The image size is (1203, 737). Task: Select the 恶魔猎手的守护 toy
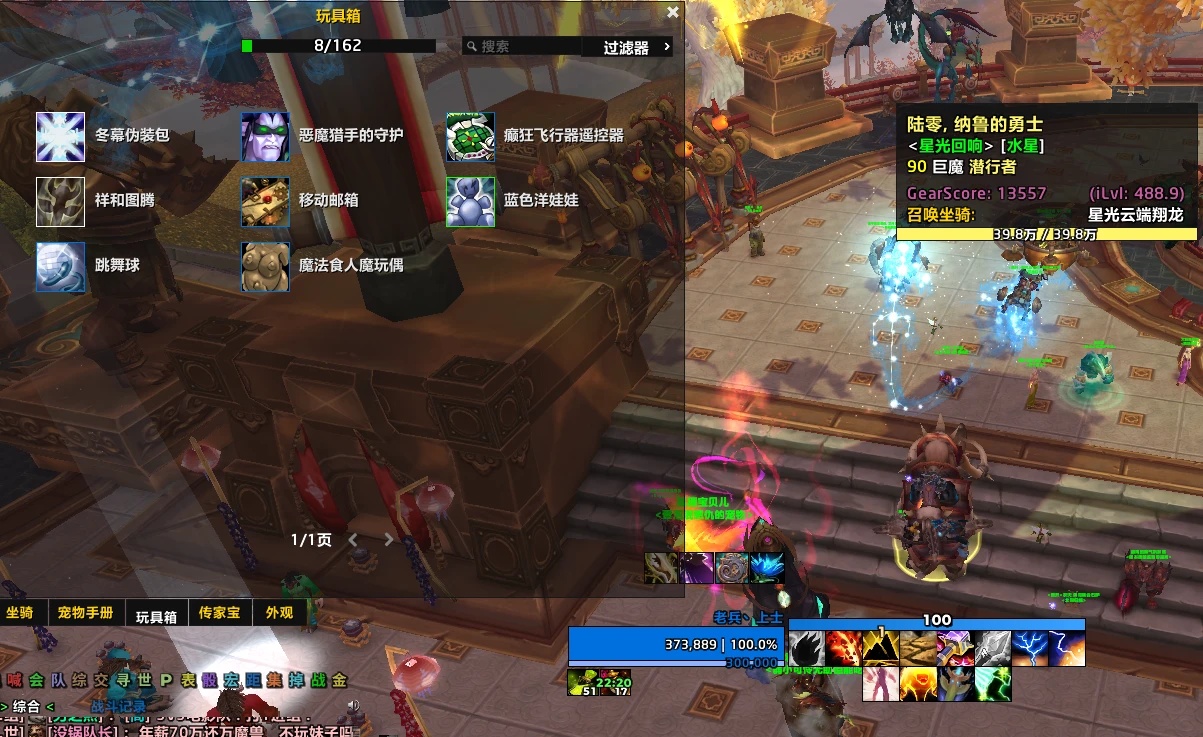point(265,137)
